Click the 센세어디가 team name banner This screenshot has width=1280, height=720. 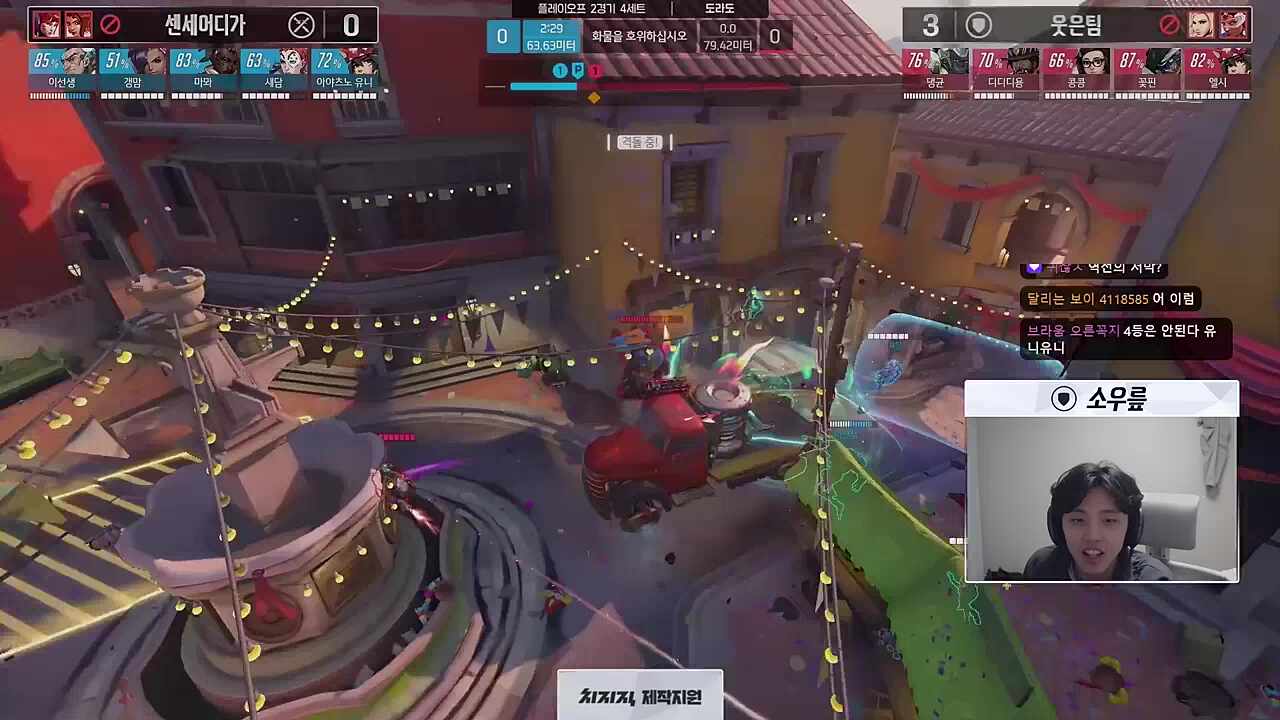[x=203, y=24]
